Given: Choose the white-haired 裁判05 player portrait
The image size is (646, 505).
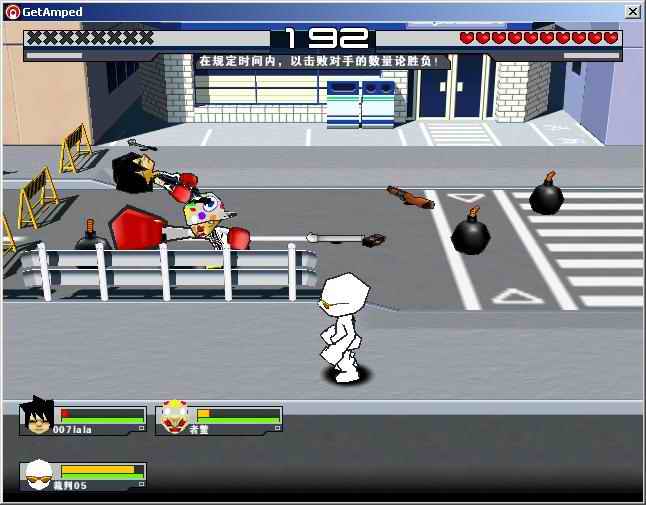Looking at the screenshot, I should point(38,474).
